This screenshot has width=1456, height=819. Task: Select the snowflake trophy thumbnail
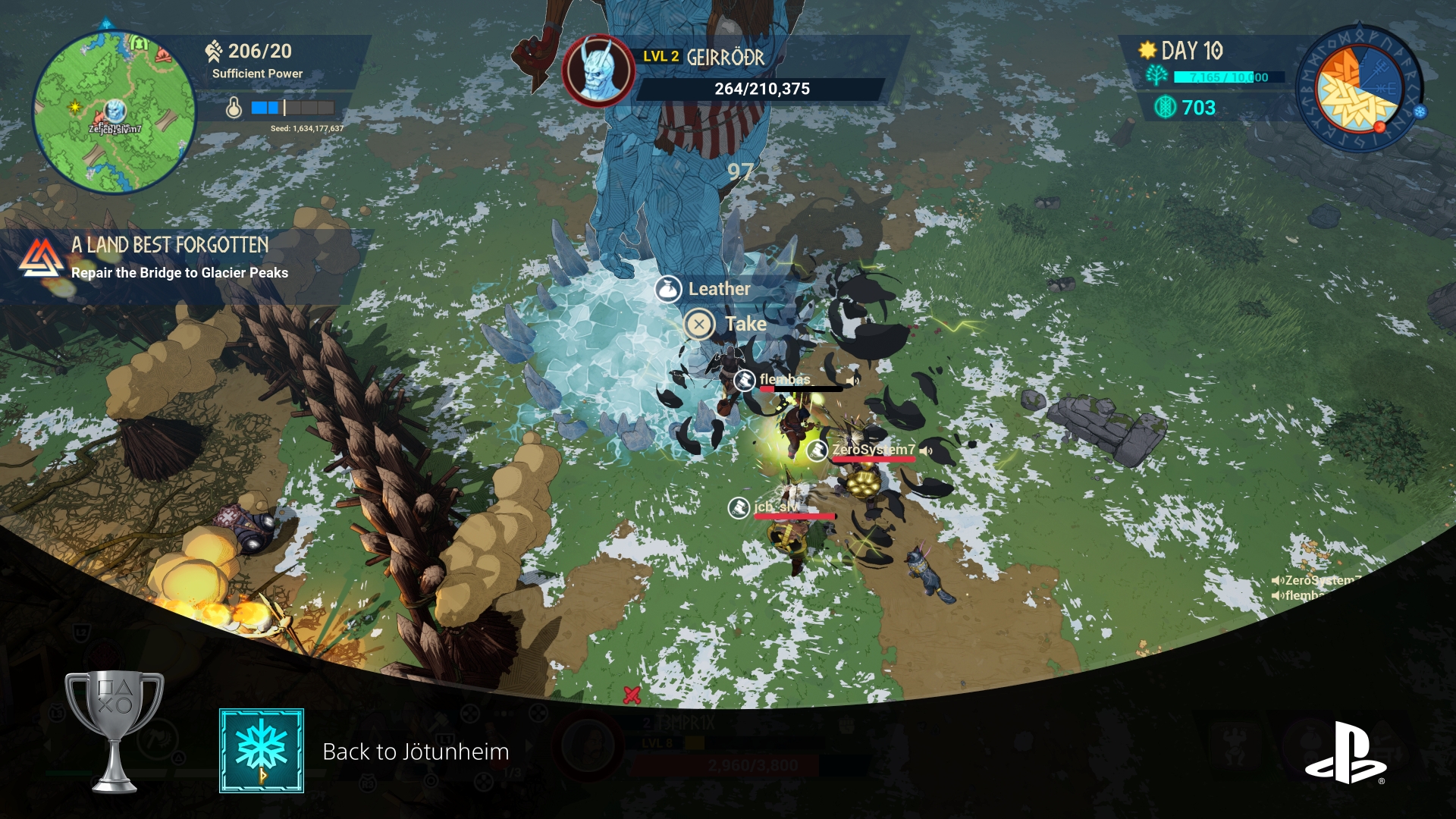262,751
